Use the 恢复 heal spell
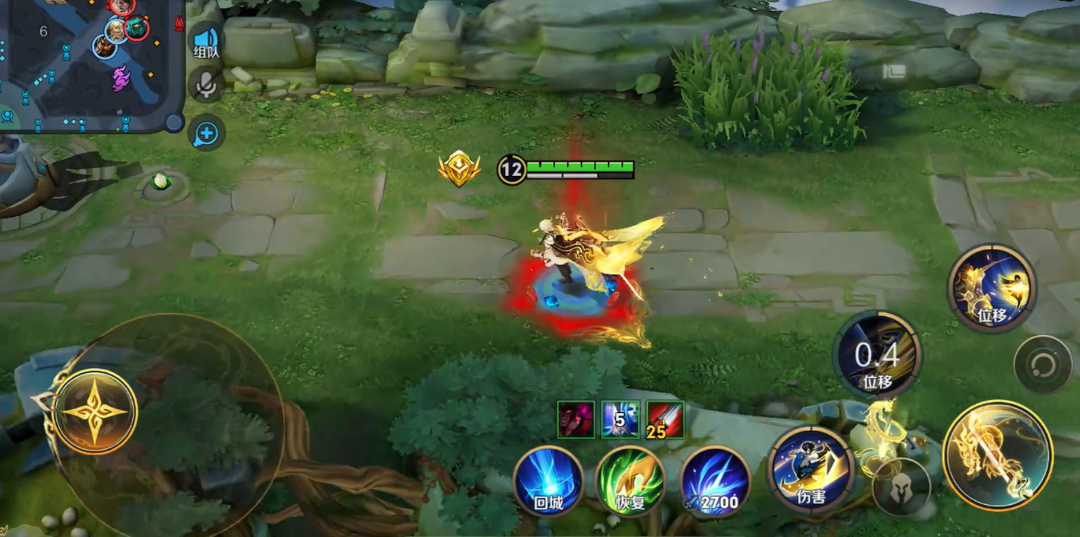This screenshot has height=537, width=1080. pyautogui.click(x=631, y=480)
